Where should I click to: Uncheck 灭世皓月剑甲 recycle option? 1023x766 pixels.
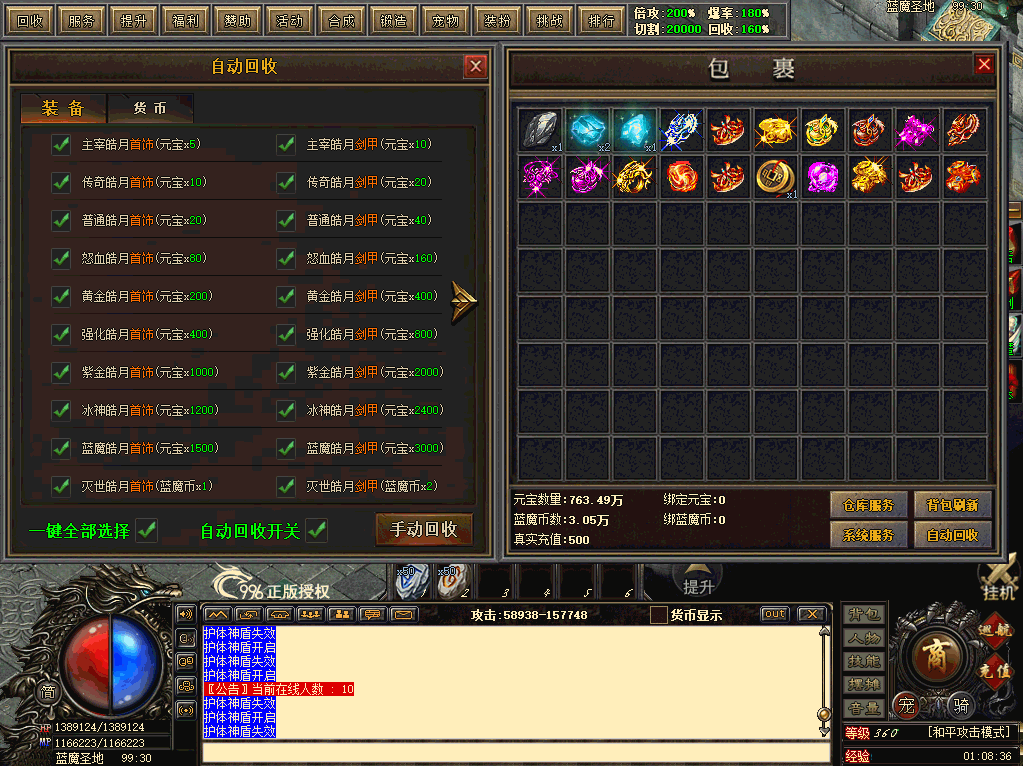(x=286, y=486)
